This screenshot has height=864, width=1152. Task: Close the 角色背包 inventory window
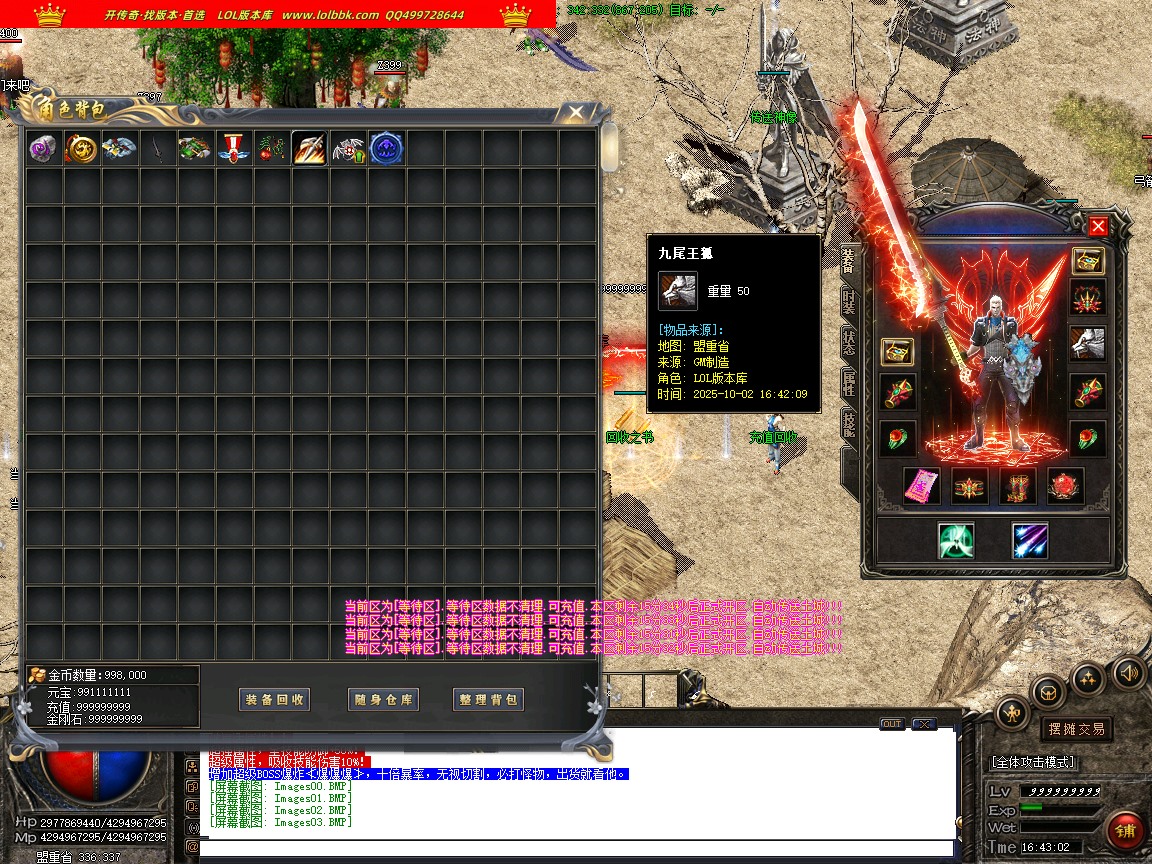575,112
